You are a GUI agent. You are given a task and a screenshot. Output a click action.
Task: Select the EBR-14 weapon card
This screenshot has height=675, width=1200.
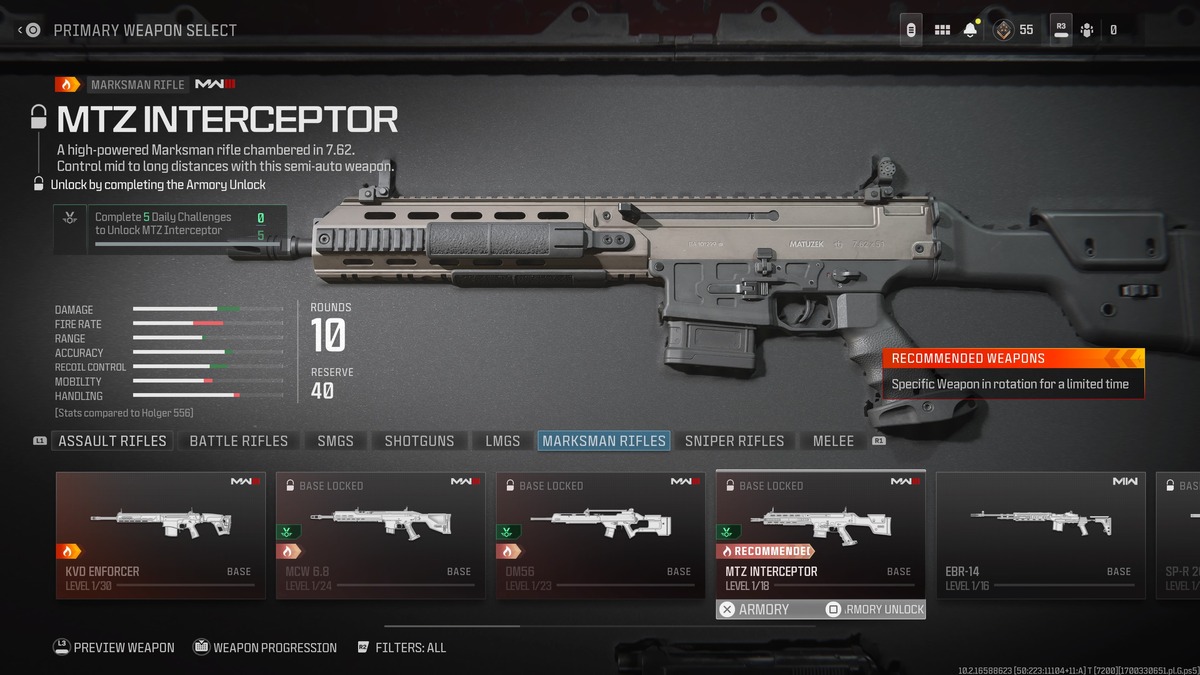1040,535
